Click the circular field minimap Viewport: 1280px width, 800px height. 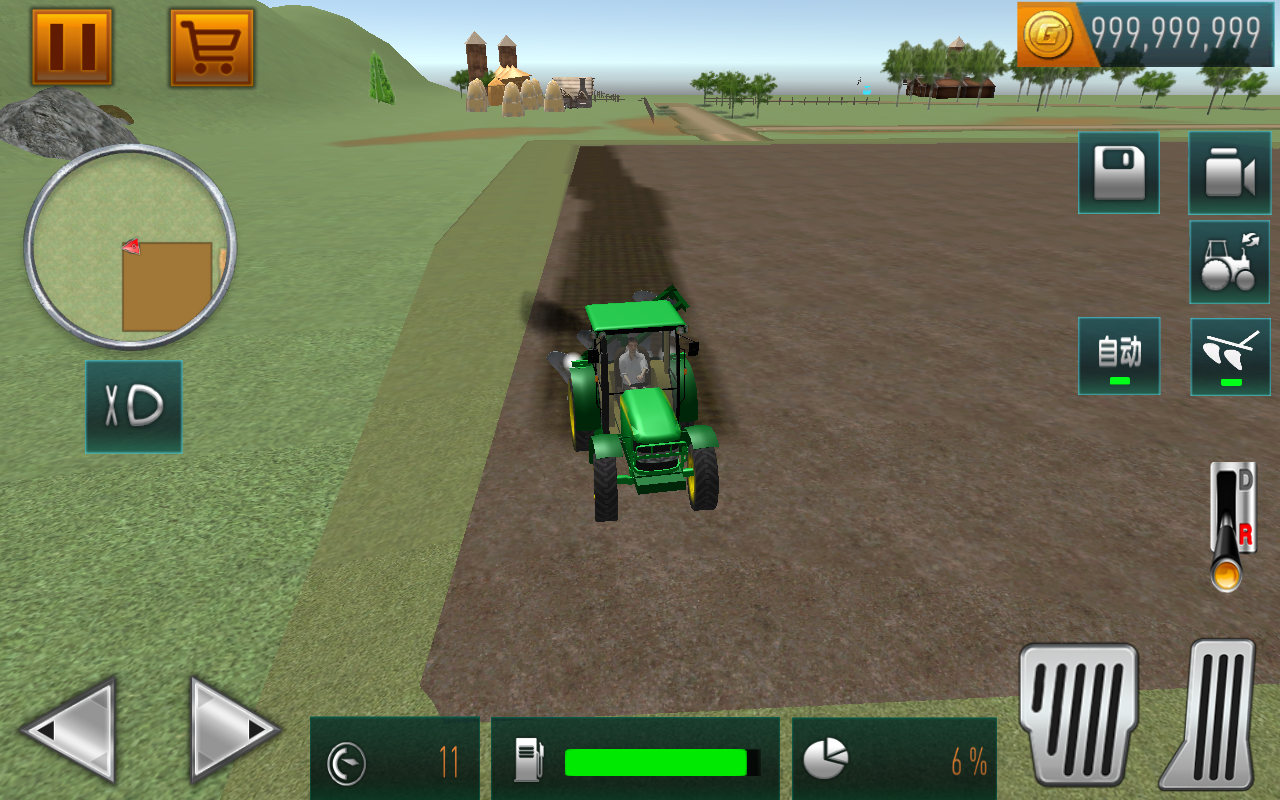(130, 246)
